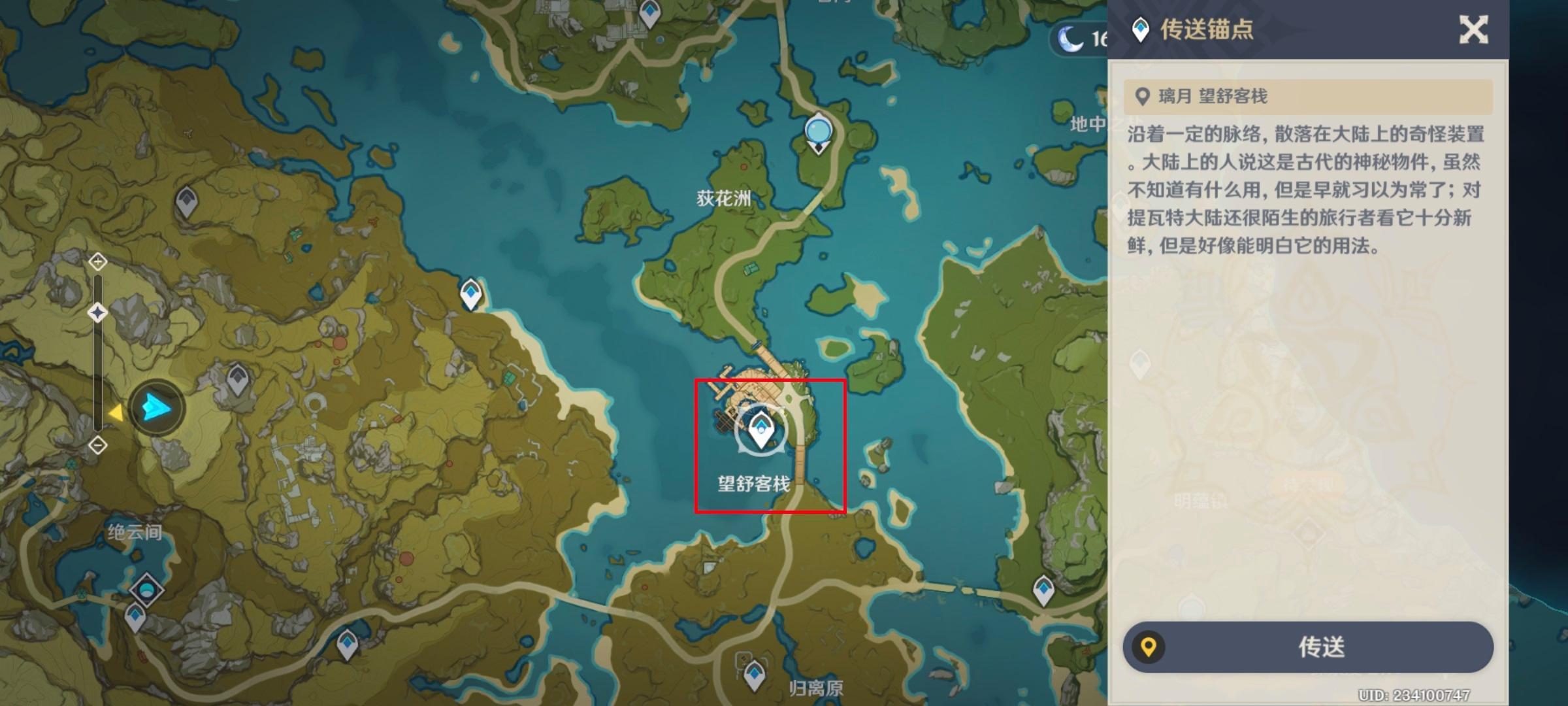Zoom in the map with the plus button
The width and height of the screenshot is (1568, 706).
coord(98,262)
